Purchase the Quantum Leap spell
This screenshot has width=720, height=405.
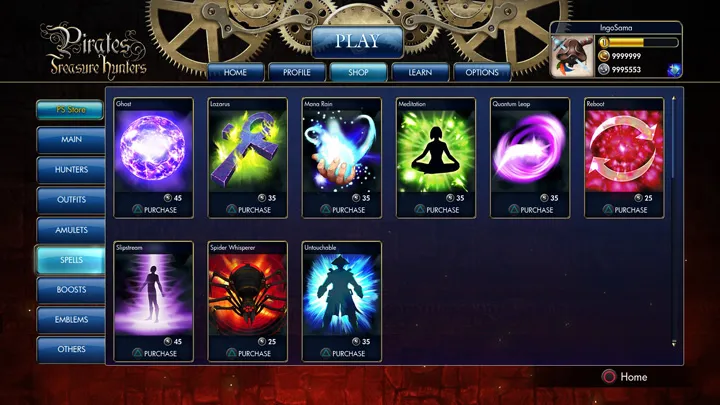[530, 210]
